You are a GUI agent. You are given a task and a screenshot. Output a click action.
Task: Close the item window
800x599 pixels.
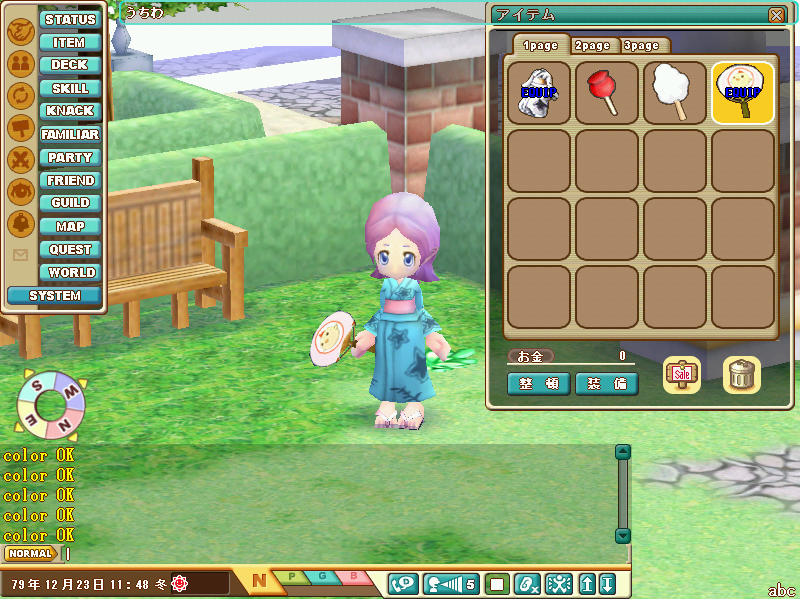click(x=776, y=15)
